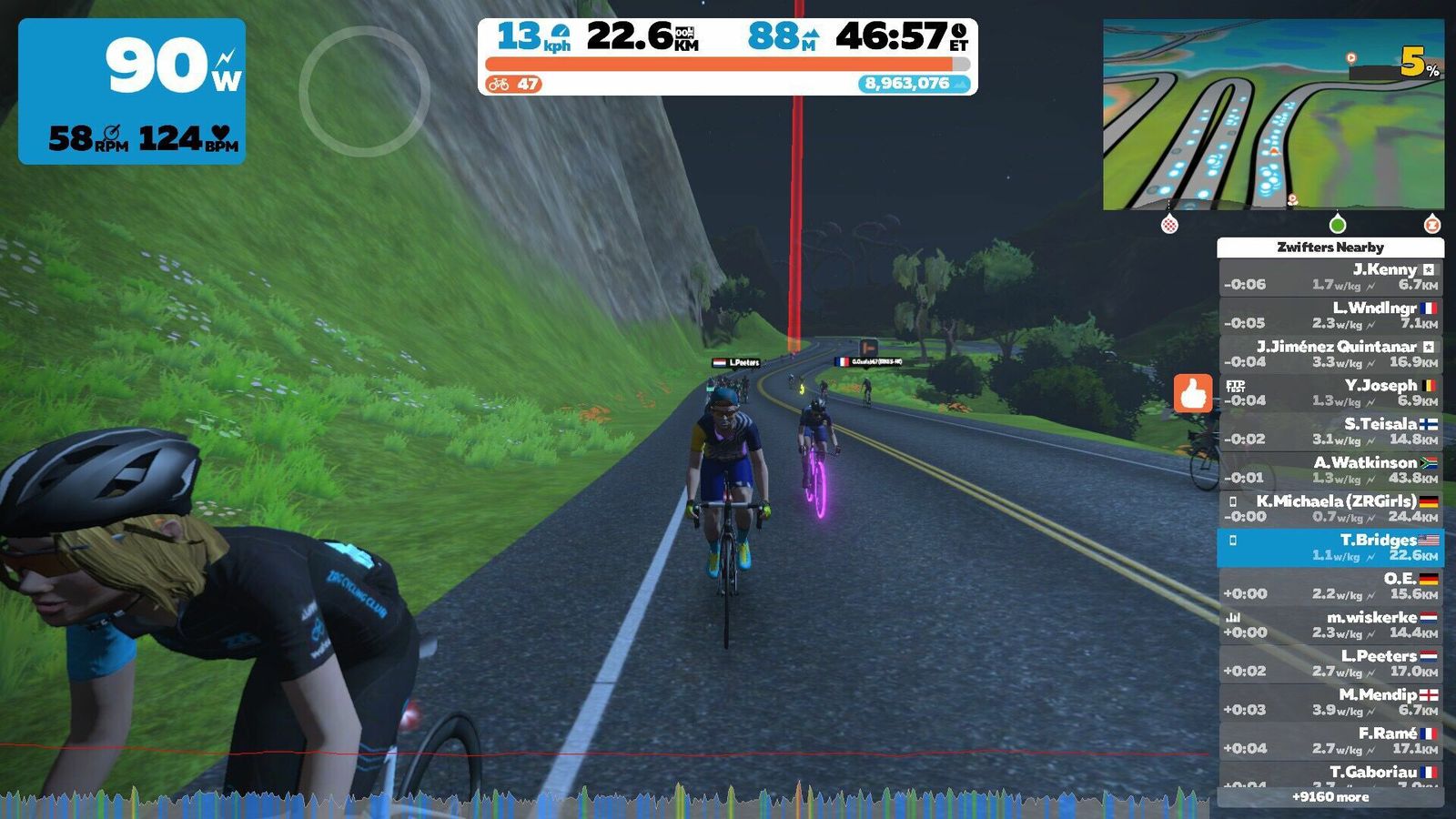The height and width of the screenshot is (819, 1456).
Task: Select O.E. rider row
Action: 1330,586
